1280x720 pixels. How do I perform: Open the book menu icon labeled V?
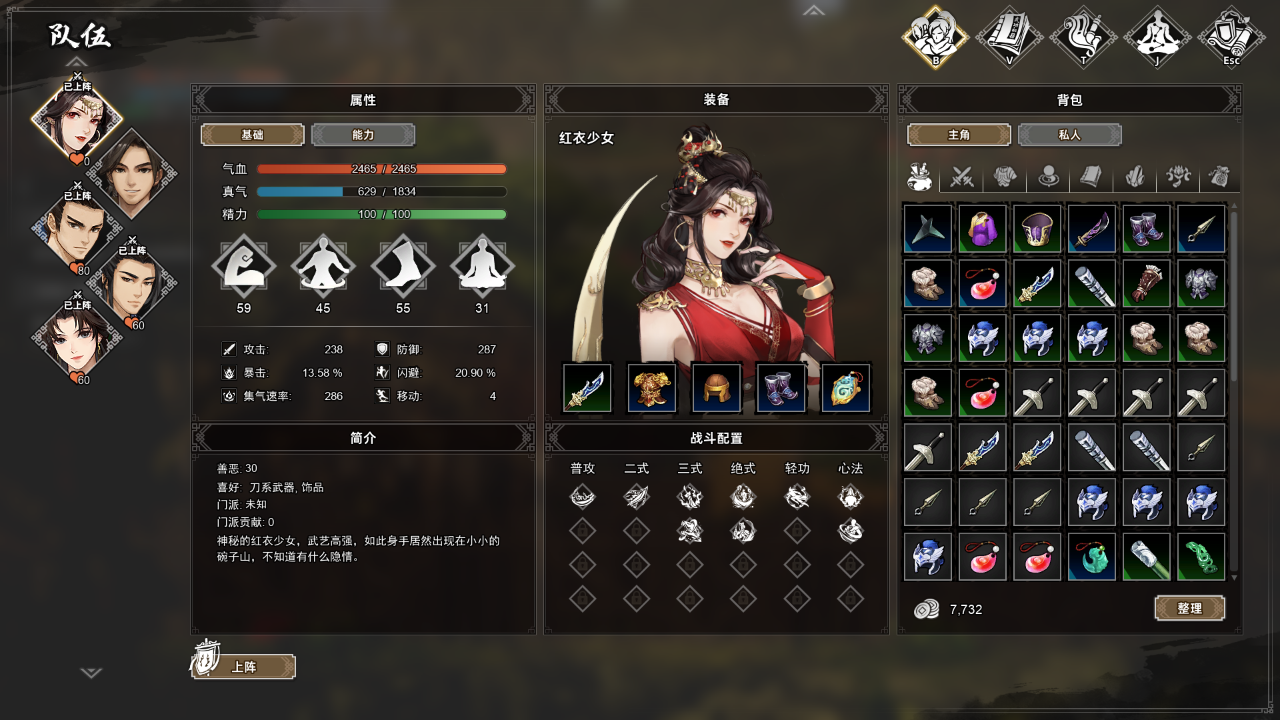1010,38
